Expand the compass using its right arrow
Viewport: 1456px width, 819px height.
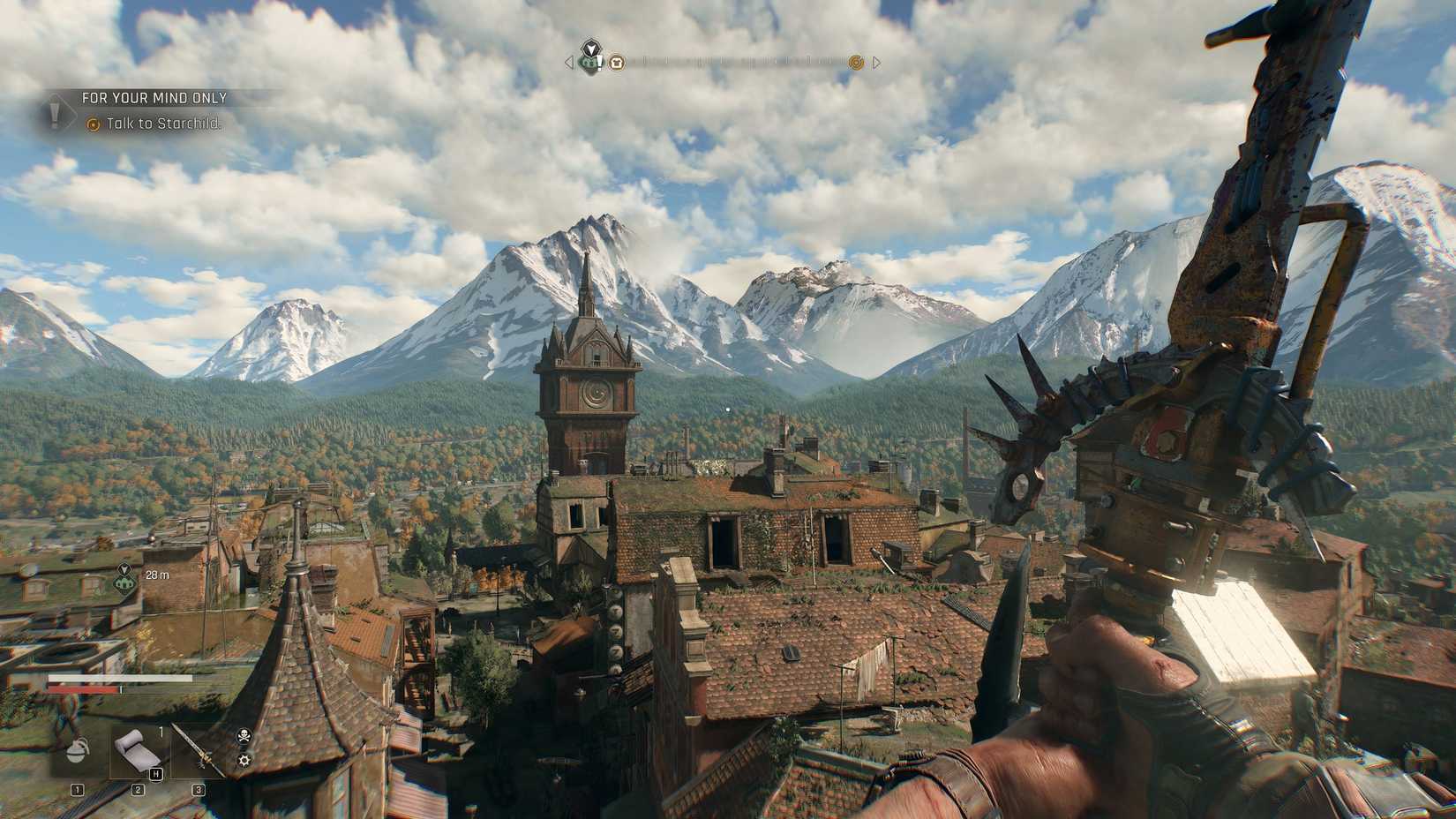click(x=877, y=63)
